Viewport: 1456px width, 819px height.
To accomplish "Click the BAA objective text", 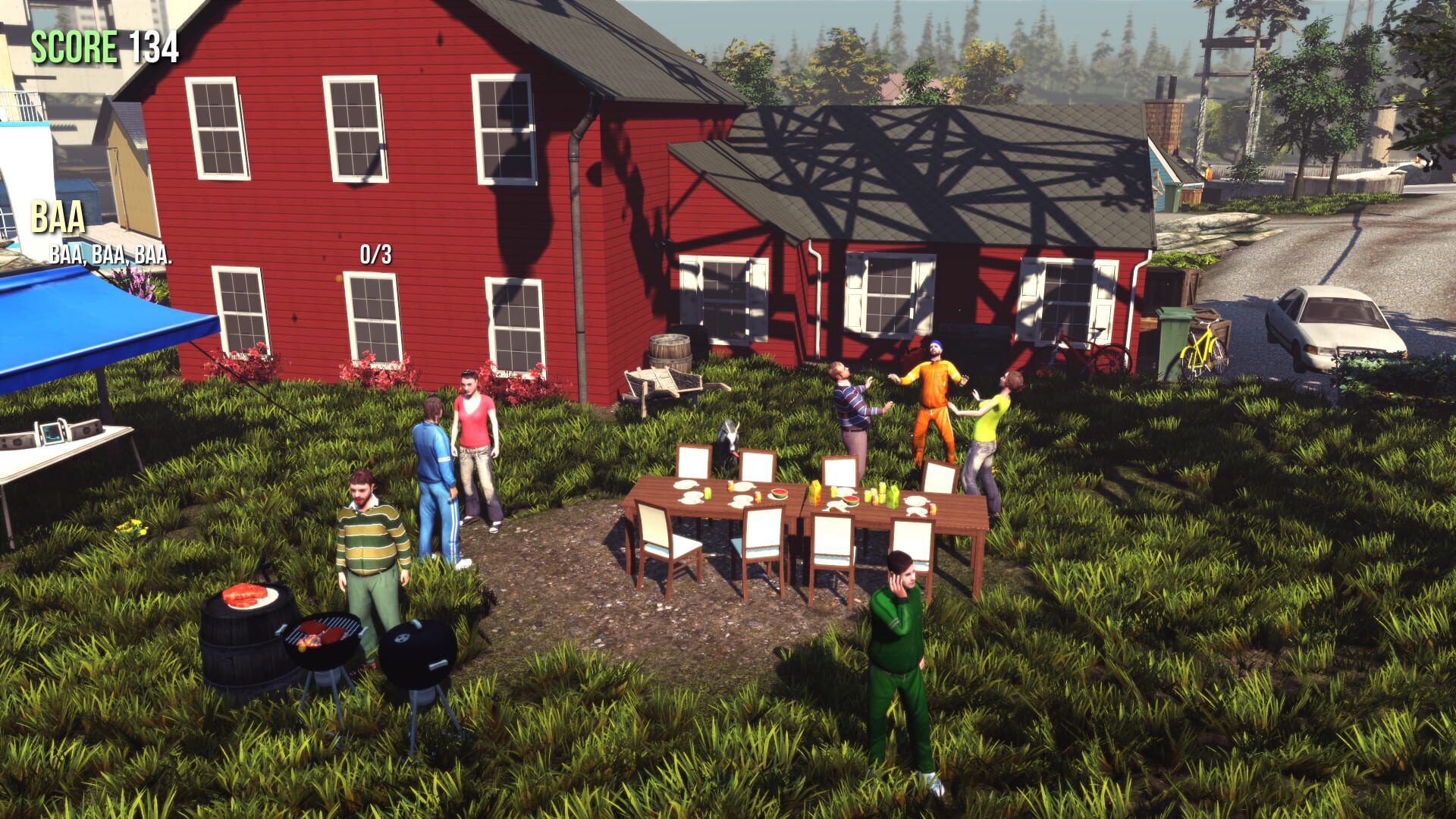I will [x=57, y=218].
